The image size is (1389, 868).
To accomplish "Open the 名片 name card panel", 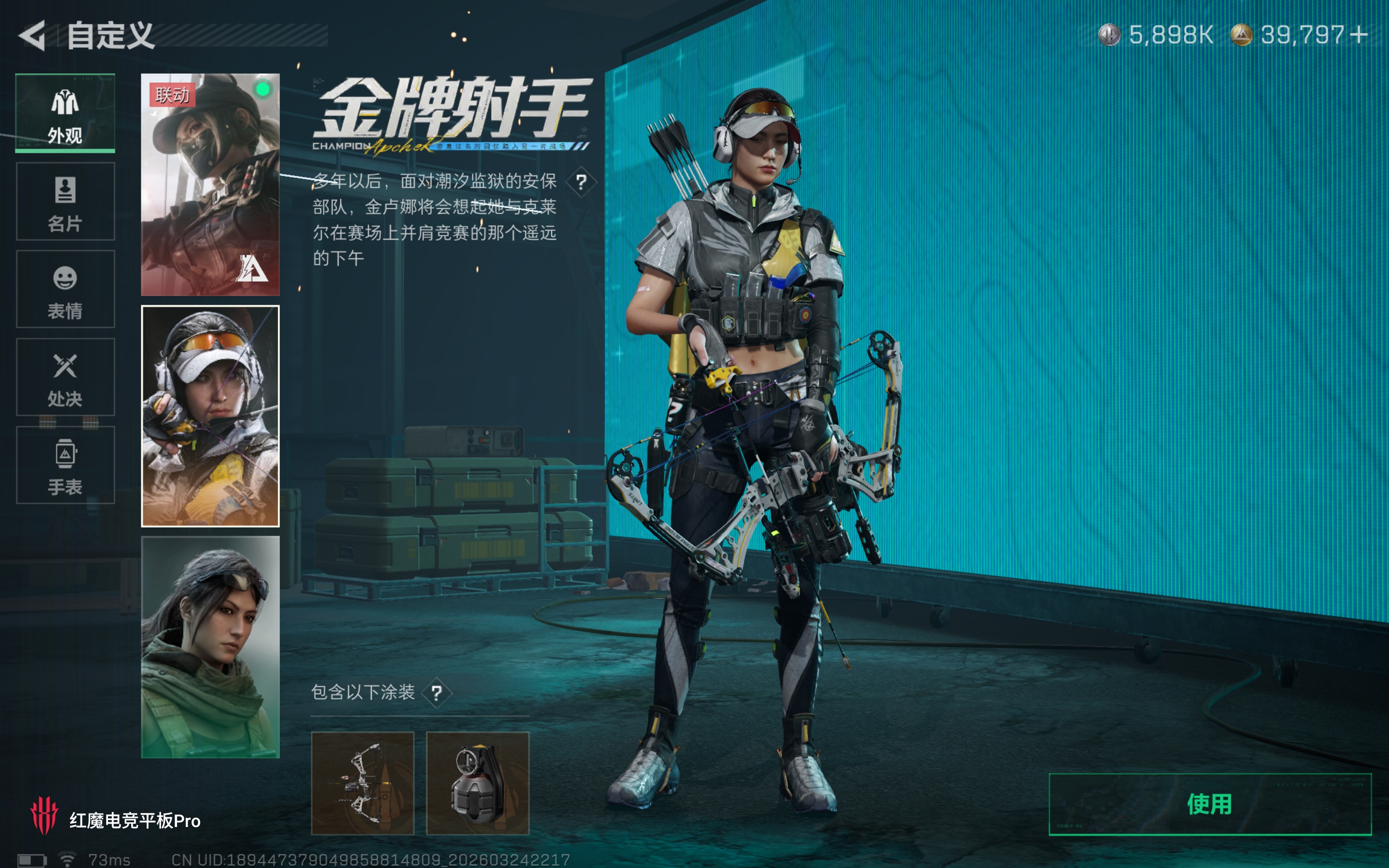I will pos(65,204).
